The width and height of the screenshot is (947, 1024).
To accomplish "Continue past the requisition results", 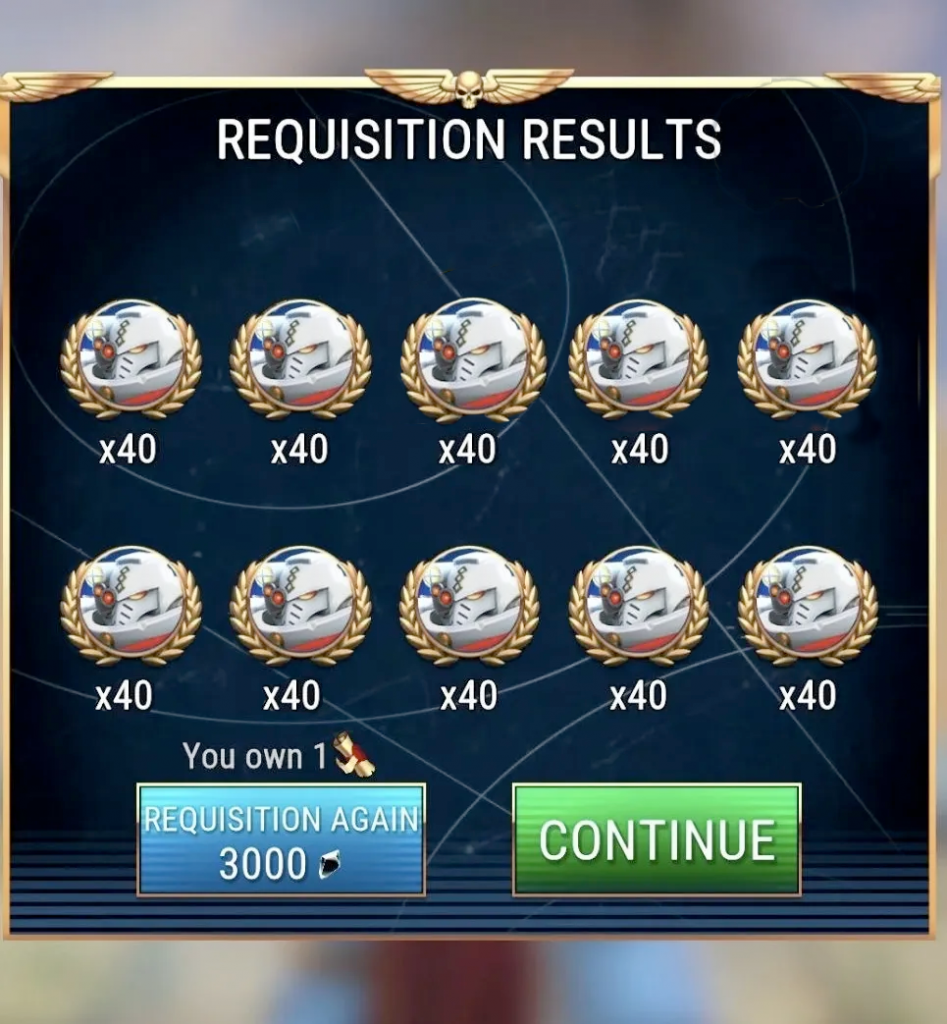I will point(657,840).
